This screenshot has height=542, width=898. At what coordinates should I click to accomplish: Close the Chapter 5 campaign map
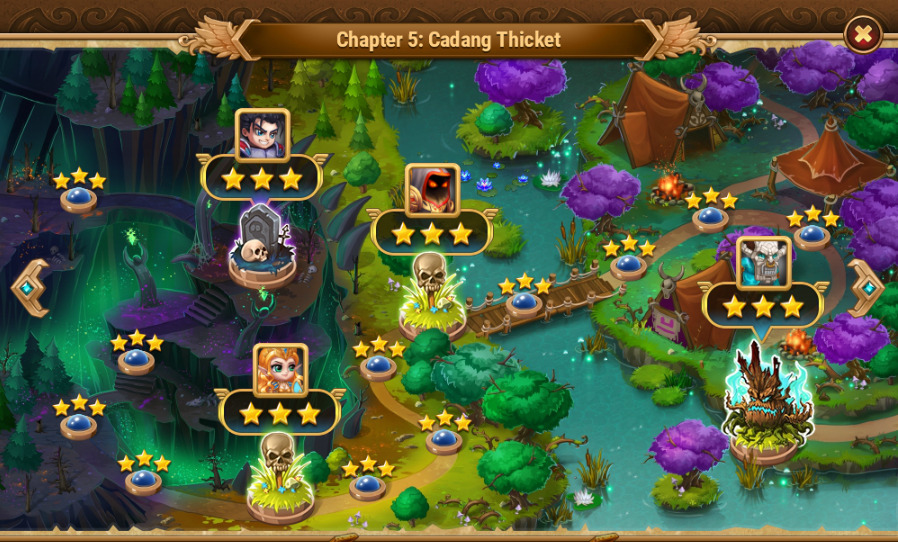coord(862,35)
